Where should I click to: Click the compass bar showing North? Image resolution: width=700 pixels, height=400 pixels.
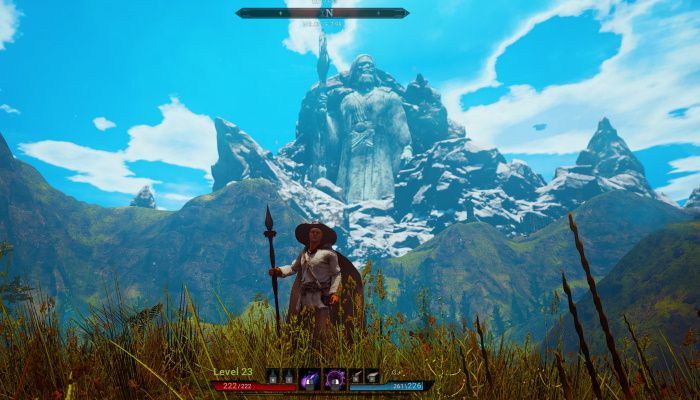[x=322, y=13]
